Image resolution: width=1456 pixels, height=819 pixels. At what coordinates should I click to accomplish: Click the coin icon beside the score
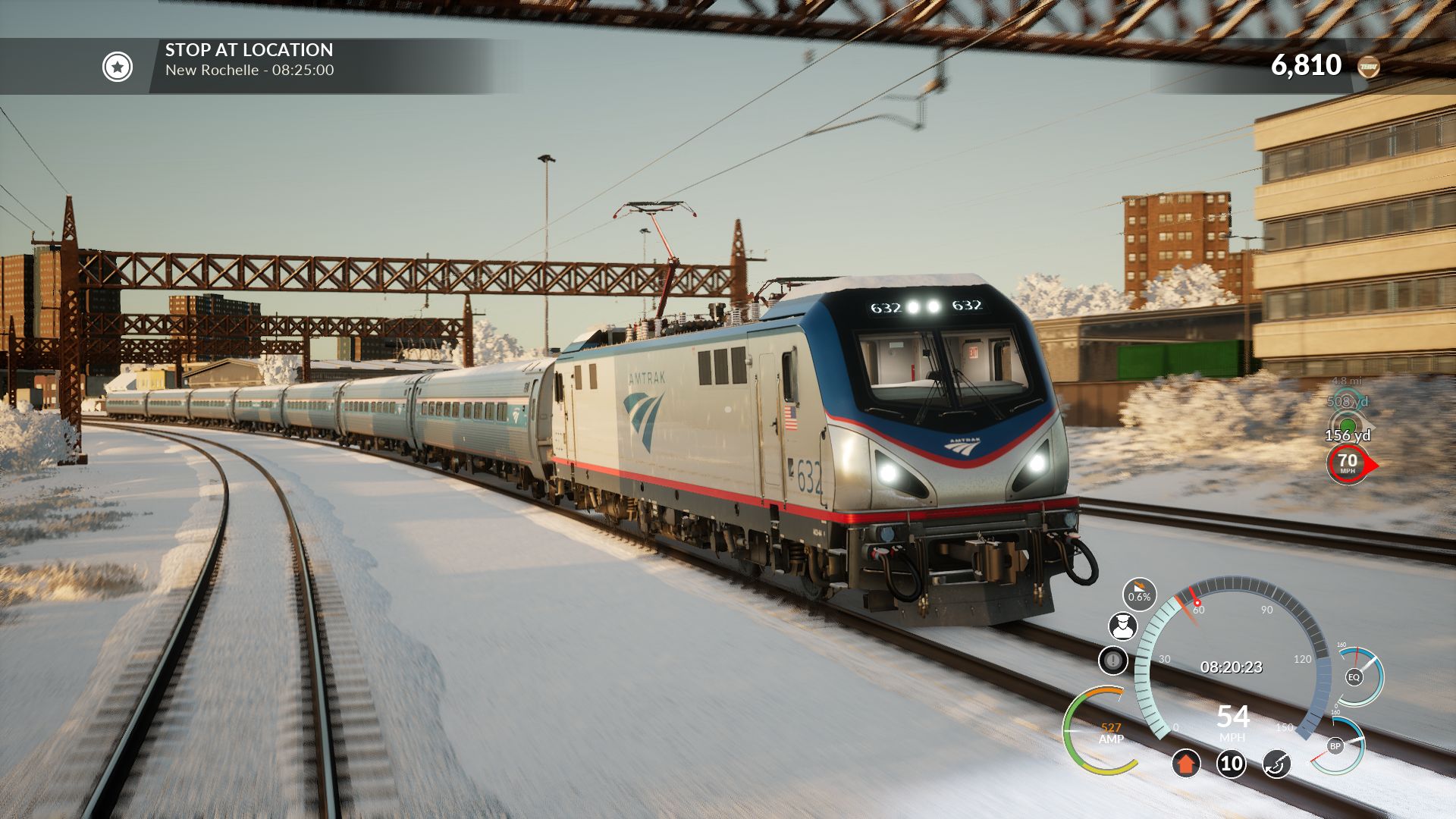click(x=1368, y=67)
